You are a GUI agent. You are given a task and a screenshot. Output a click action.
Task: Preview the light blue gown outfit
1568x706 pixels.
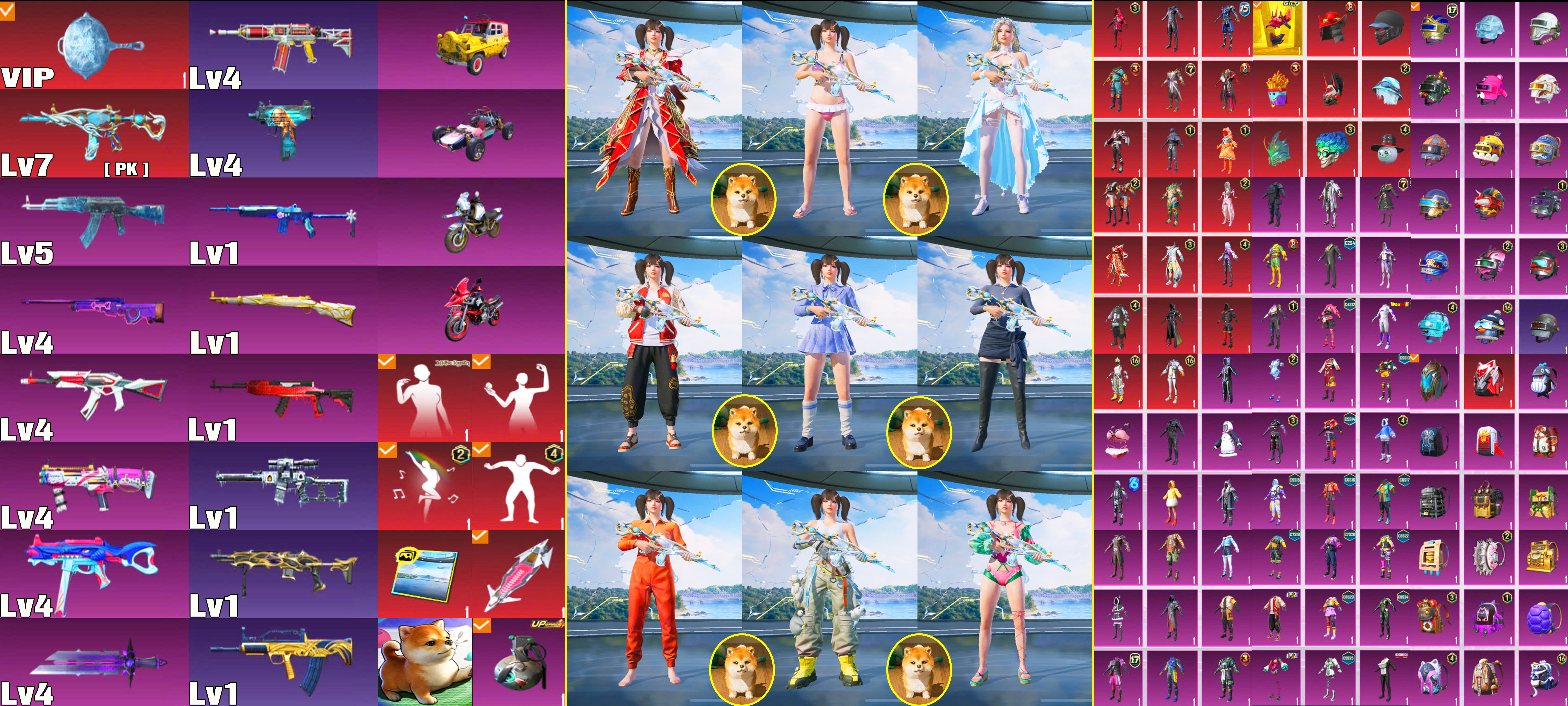tap(1004, 119)
